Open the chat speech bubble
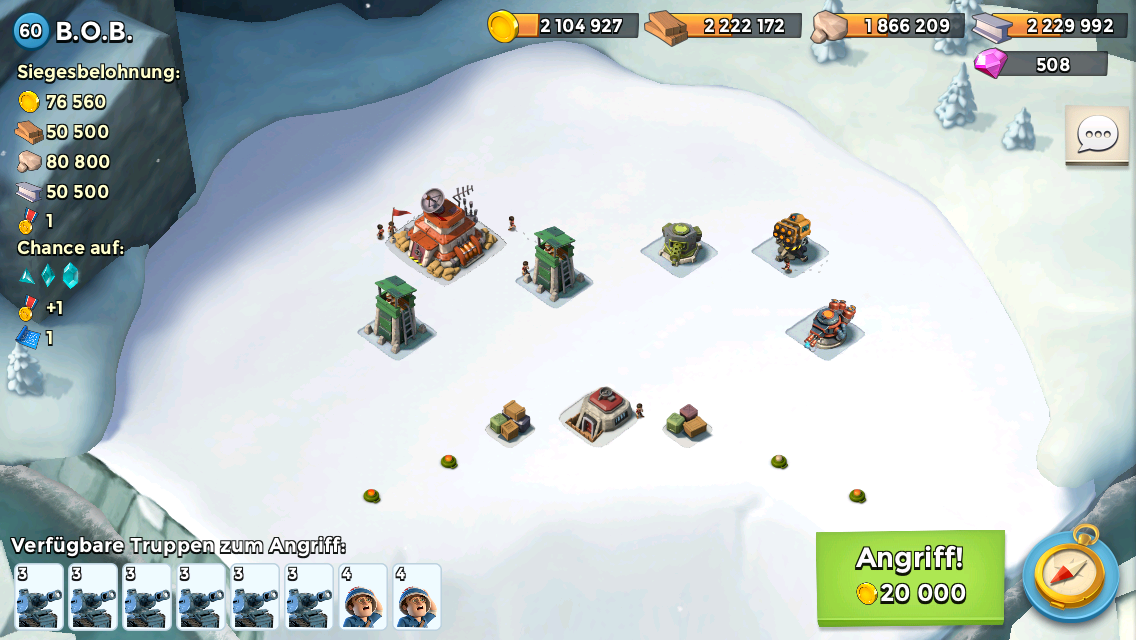Screen dimensions: 1136x640 (1096, 135)
